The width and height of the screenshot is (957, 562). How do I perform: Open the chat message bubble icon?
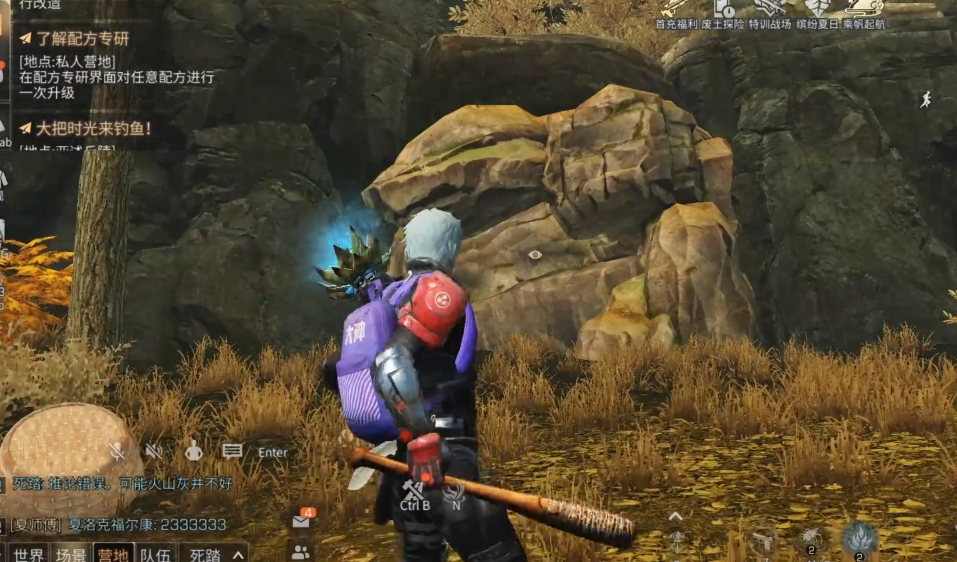coord(233,452)
